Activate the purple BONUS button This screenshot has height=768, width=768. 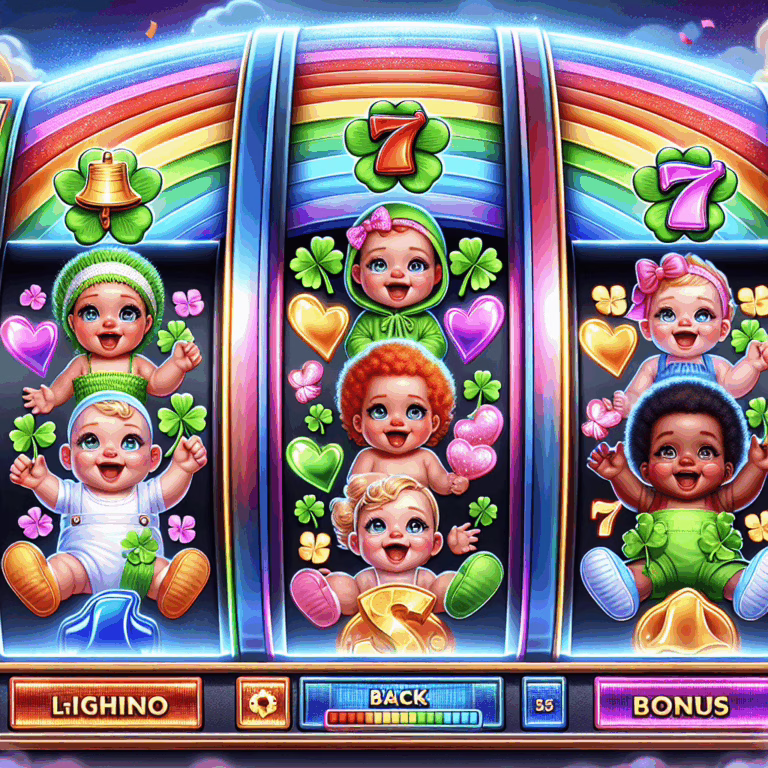coord(680,703)
